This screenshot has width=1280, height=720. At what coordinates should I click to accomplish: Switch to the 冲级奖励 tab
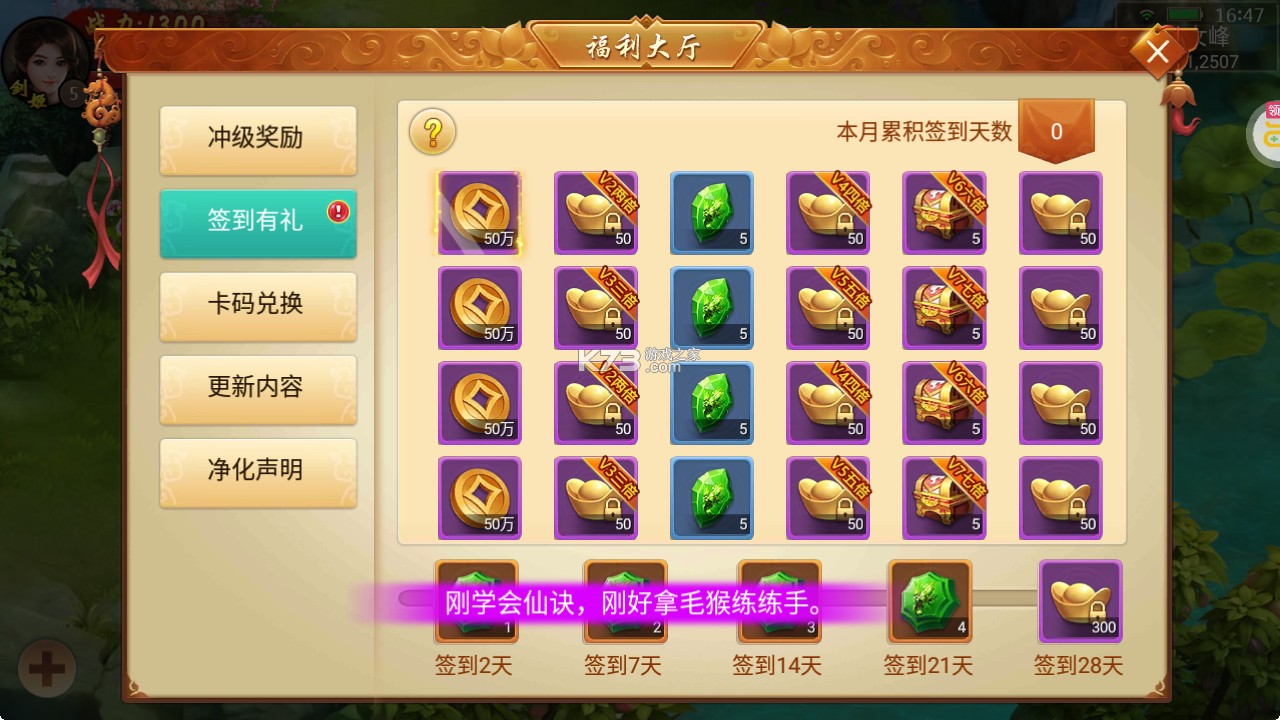coord(258,140)
